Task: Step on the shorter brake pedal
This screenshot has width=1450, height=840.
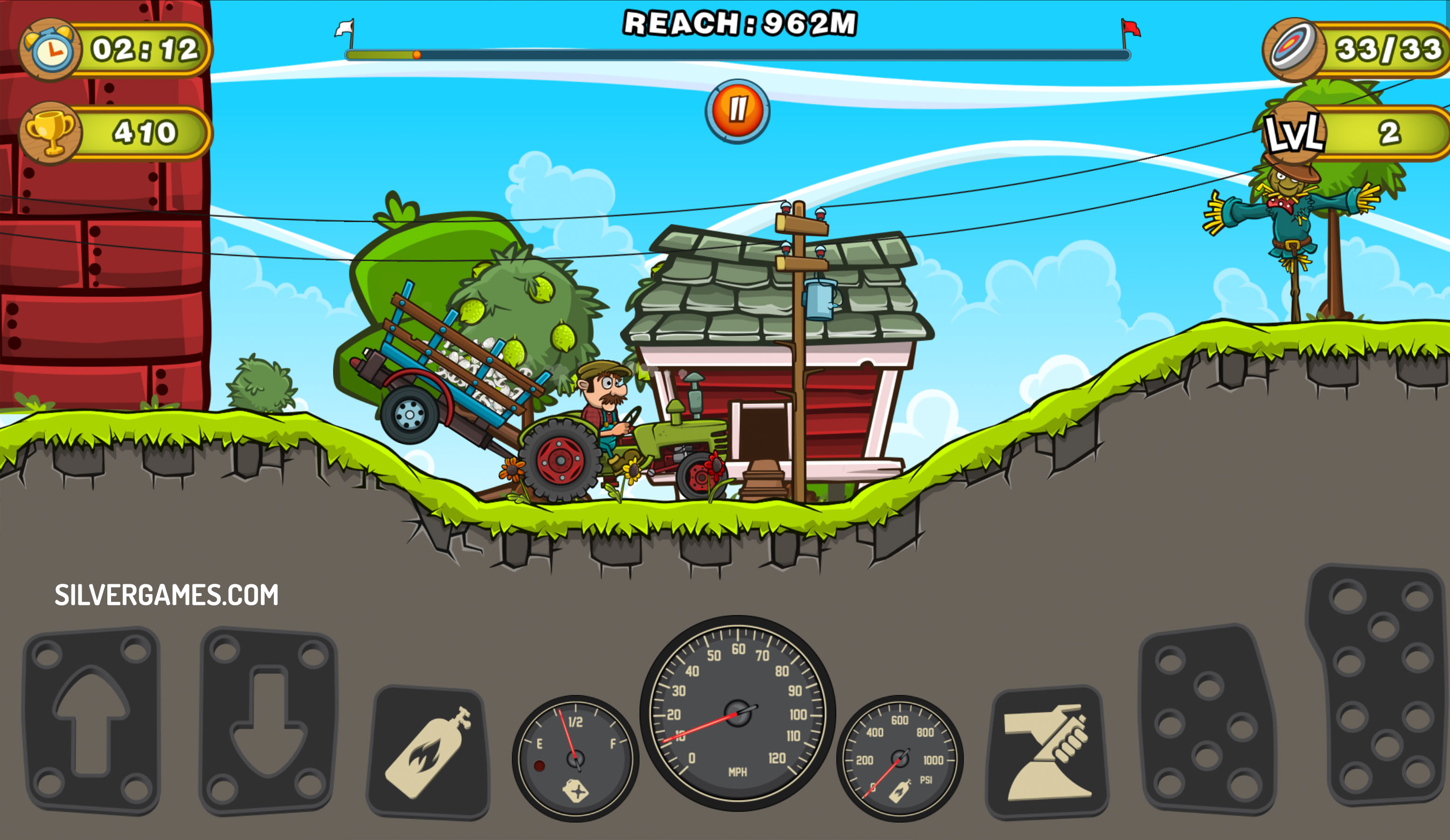Action: [1207, 721]
